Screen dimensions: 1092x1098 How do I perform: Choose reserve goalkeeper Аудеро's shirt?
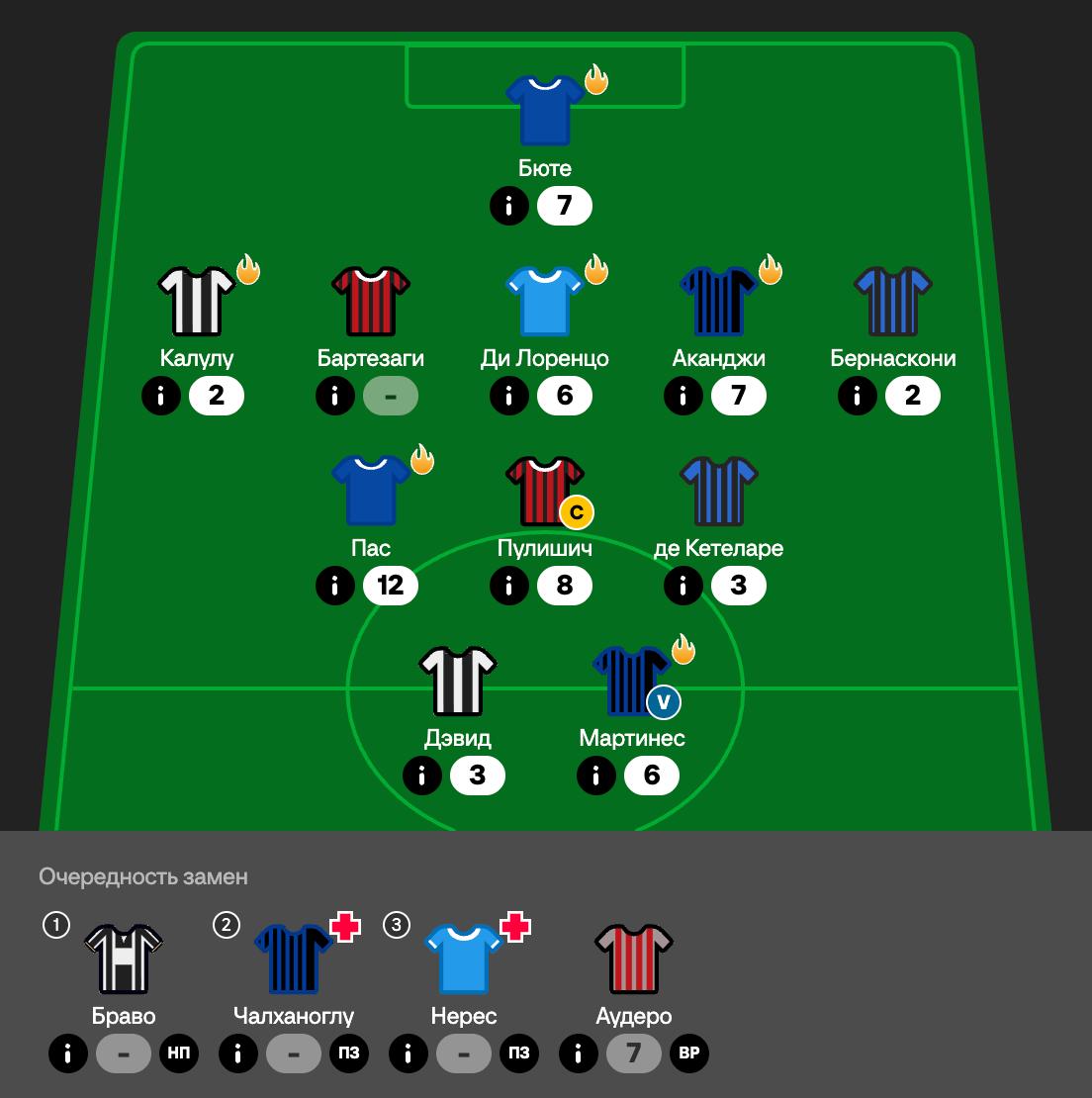pyautogui.click(x=634, y=959)
